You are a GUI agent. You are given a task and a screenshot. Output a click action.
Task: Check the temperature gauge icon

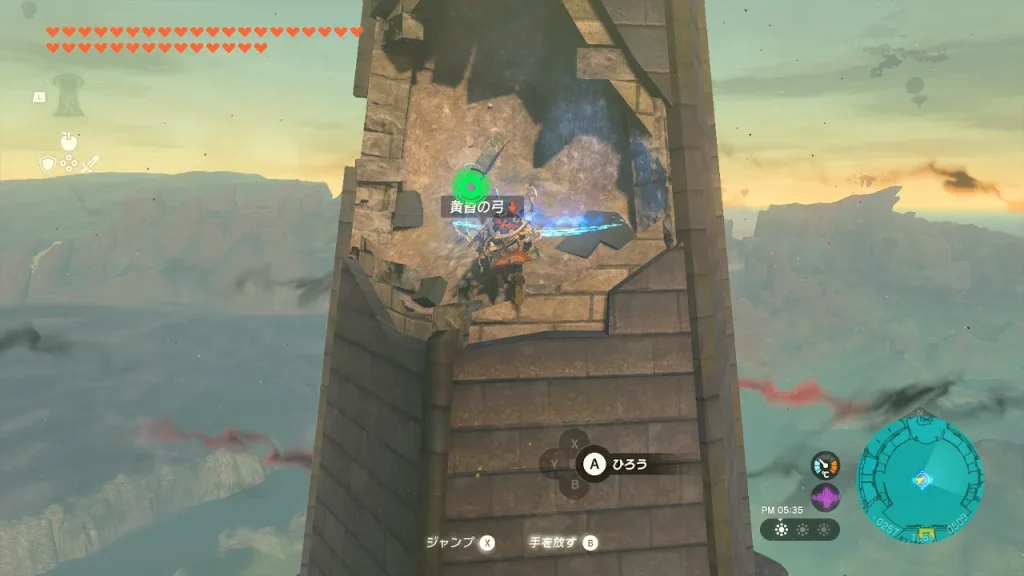[x=825, y=465]
